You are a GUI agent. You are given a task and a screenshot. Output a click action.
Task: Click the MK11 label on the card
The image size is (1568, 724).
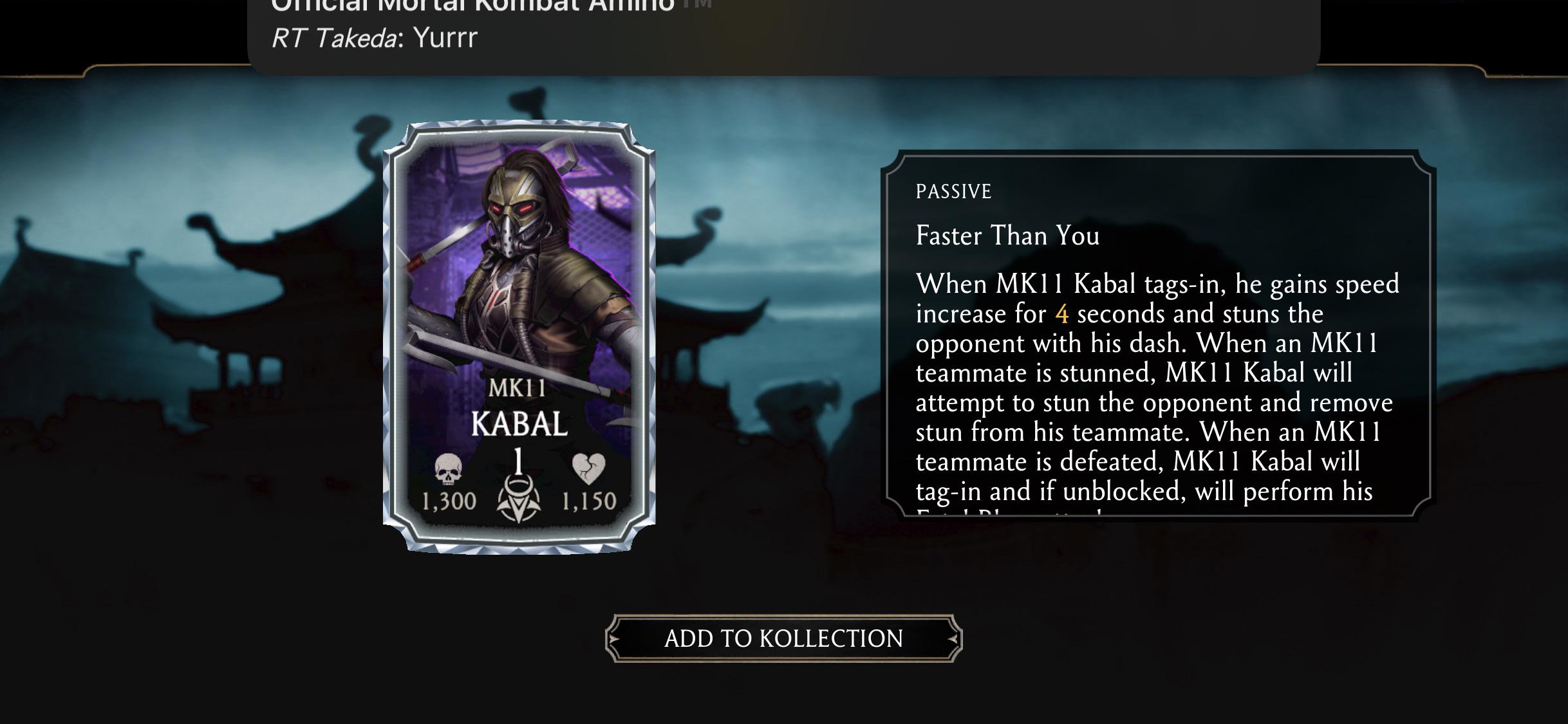click(x=519, y=386)
